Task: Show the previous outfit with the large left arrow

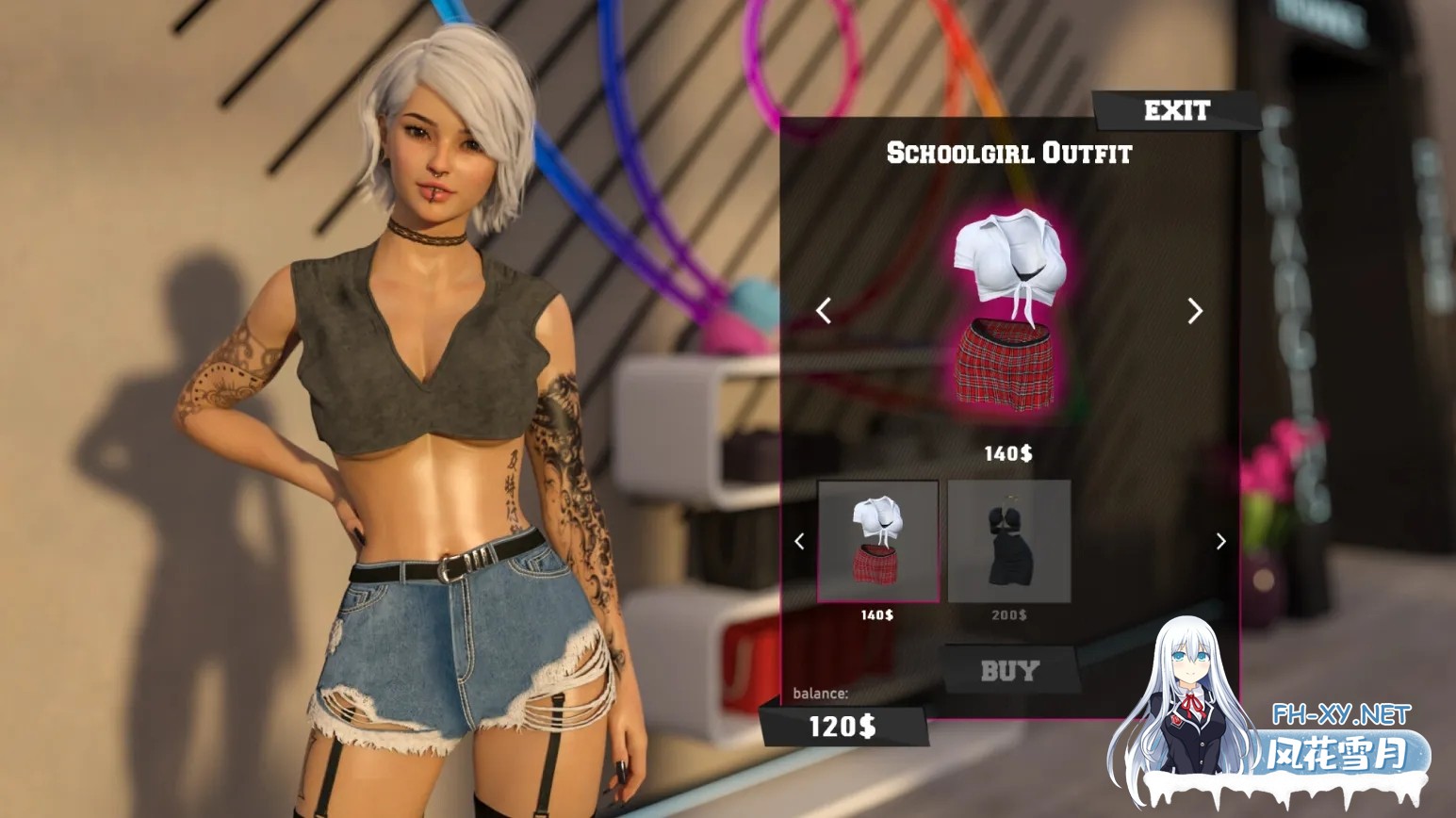Action: (x=824, y=311)
